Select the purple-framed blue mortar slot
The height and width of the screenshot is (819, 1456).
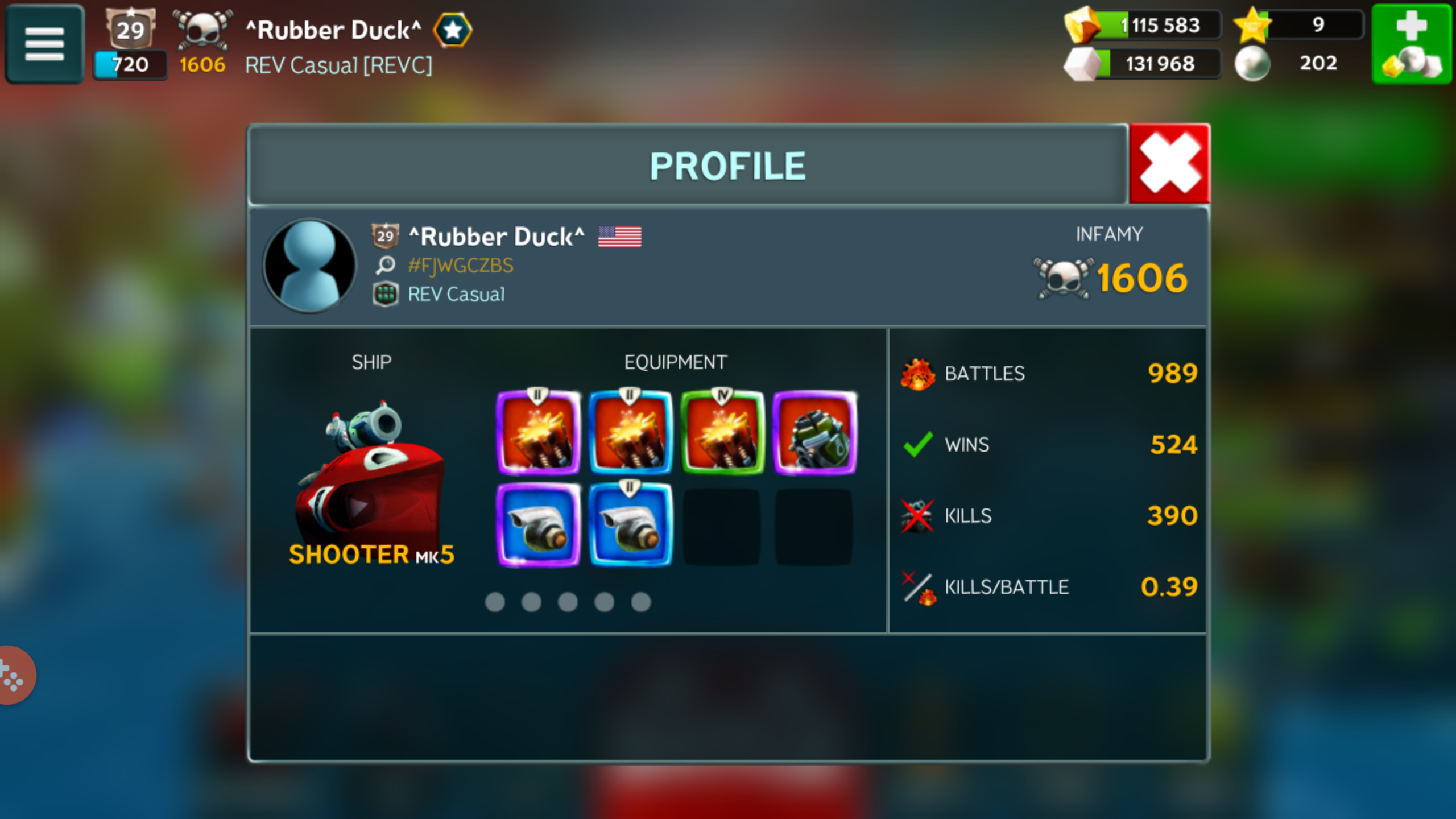pyautogui.click(x=538, y=526)
